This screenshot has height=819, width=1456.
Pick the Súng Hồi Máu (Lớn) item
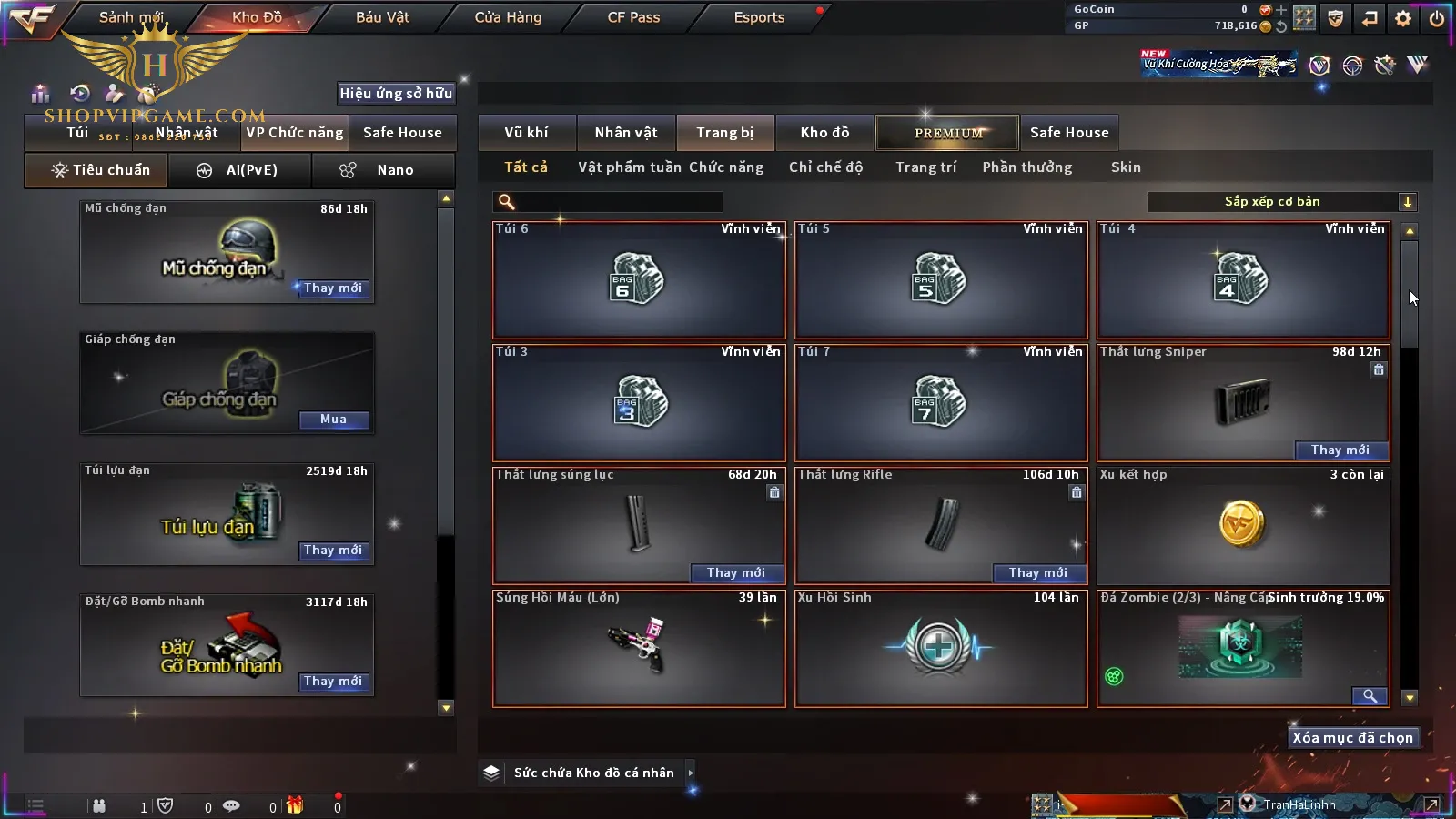tap(638, 648)
